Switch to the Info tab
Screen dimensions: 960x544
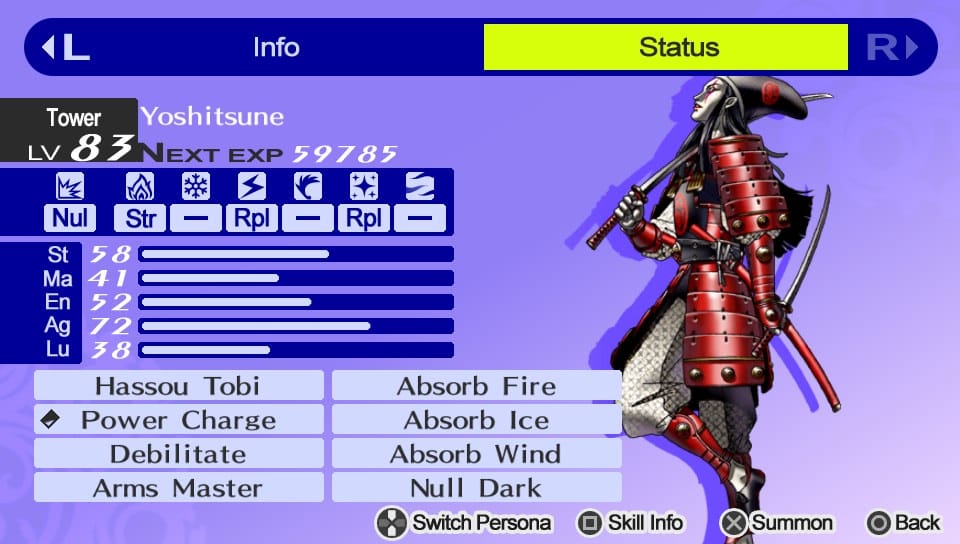[x=276, y=47]
